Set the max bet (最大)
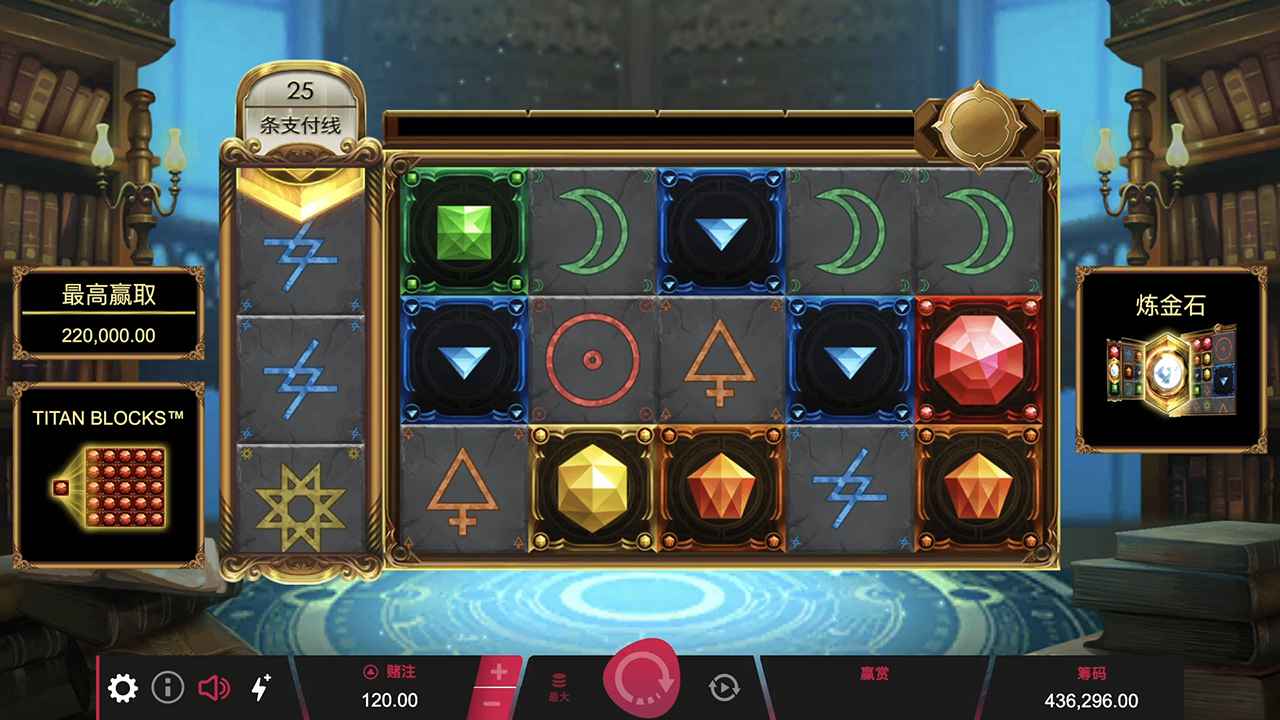Screen dimensions: 1280x720 [560, 688]
